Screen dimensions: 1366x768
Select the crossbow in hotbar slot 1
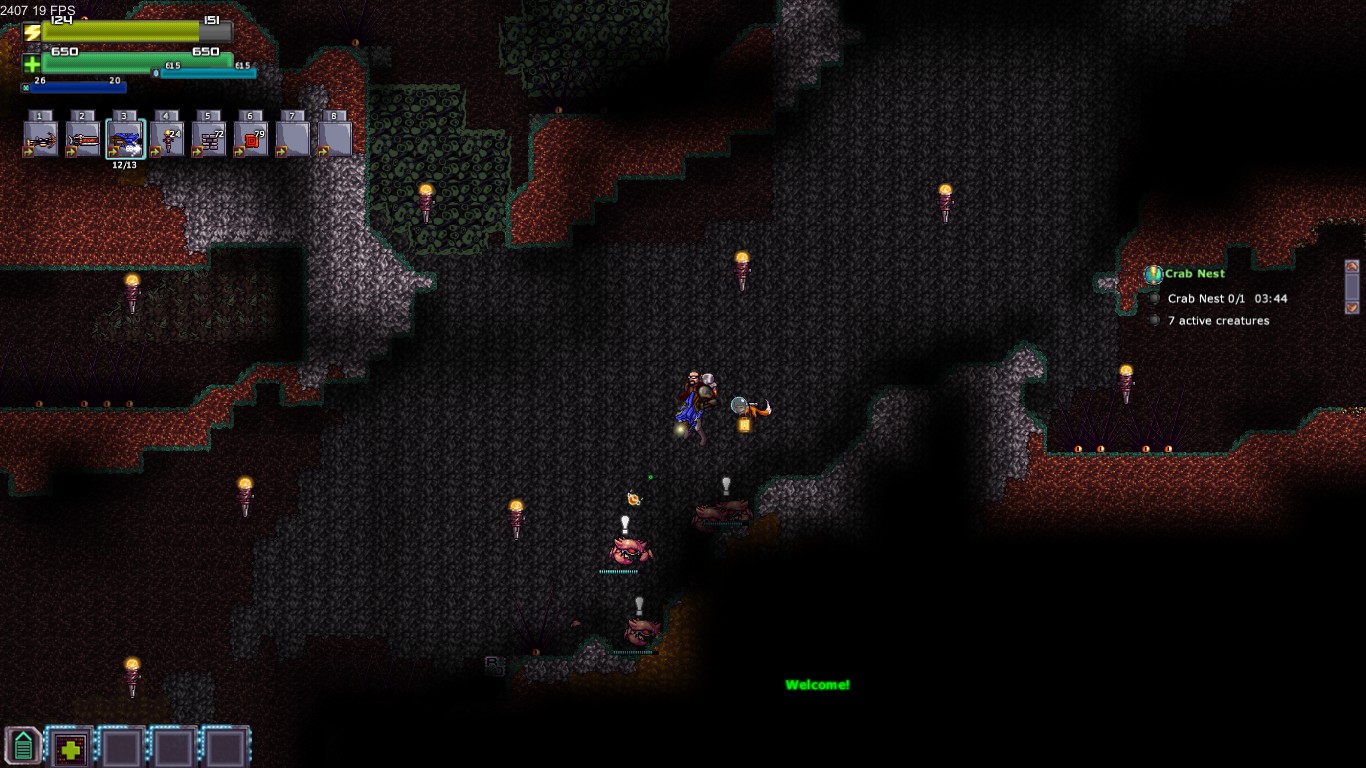point(41,140)
